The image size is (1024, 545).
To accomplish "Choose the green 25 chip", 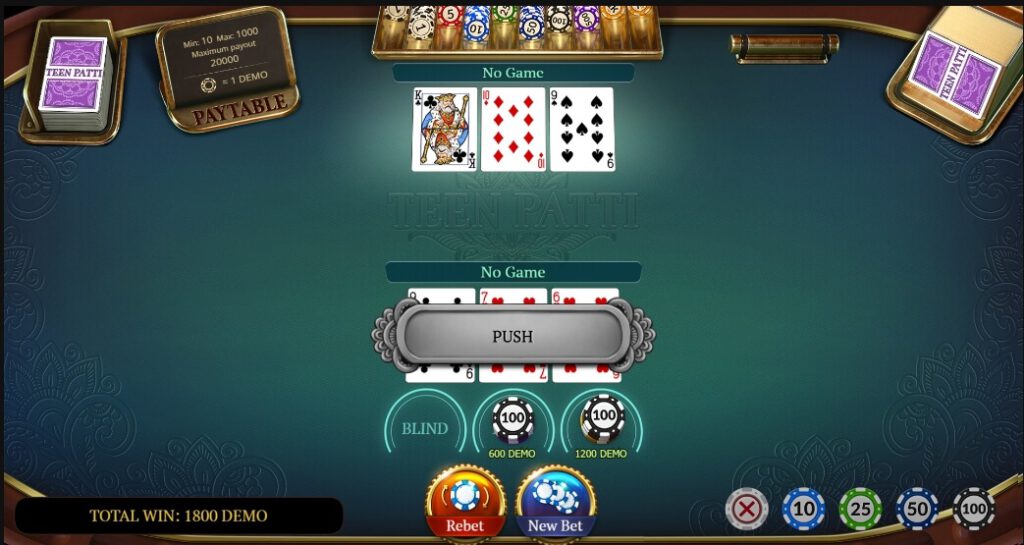I will point(860,508).
